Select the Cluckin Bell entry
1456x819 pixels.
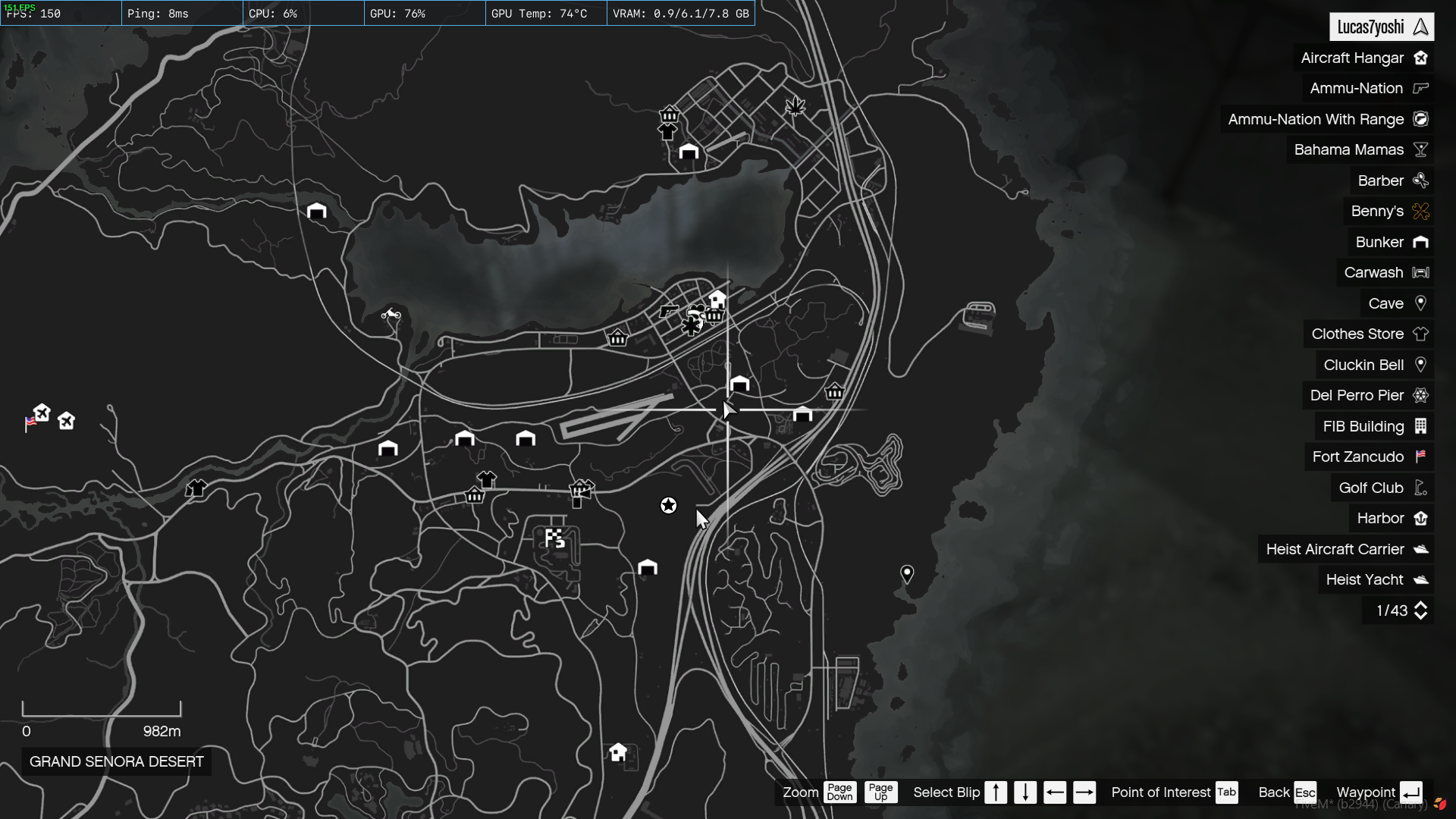coord(1363,365)
